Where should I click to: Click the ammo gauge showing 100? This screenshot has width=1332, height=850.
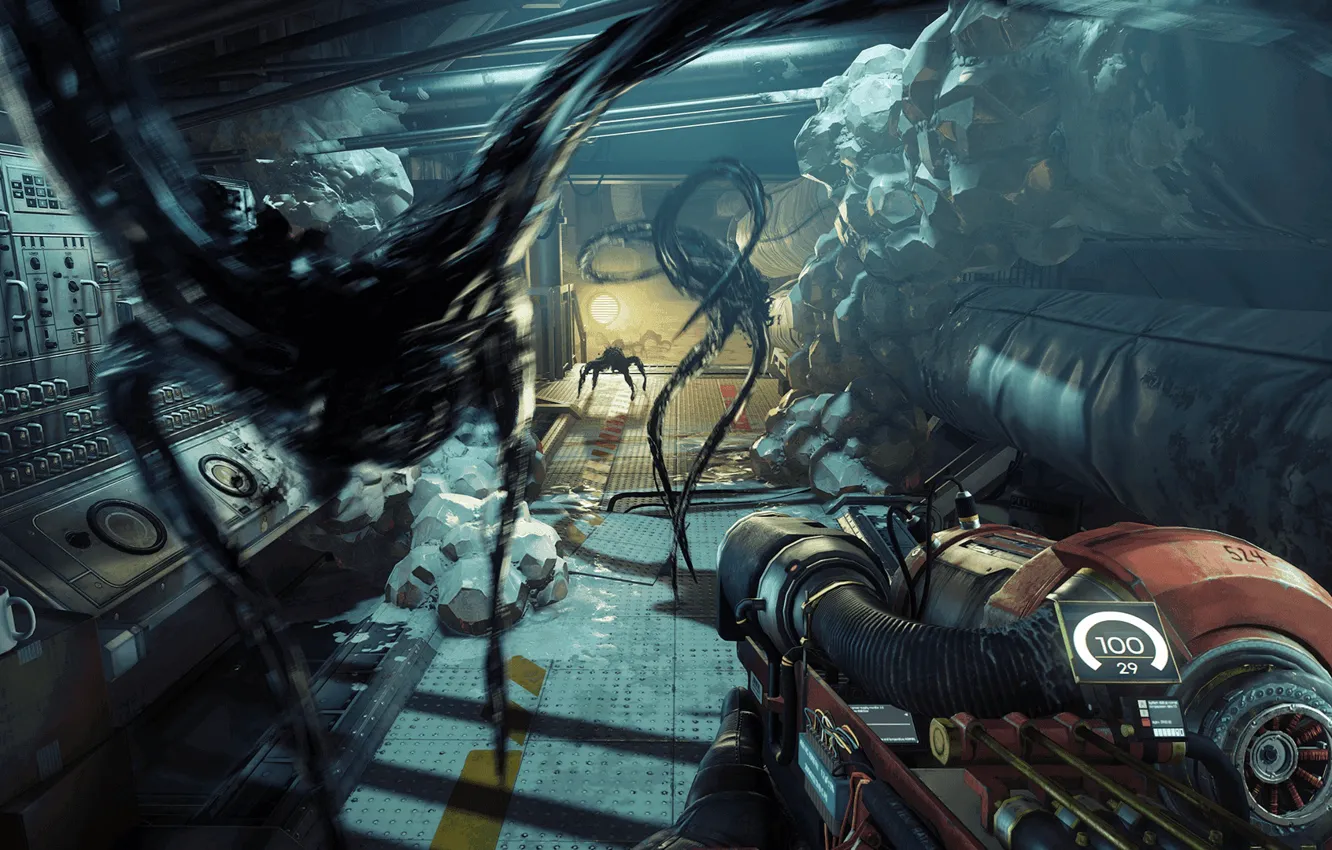pyautogui.click(x=1120, y=643)
